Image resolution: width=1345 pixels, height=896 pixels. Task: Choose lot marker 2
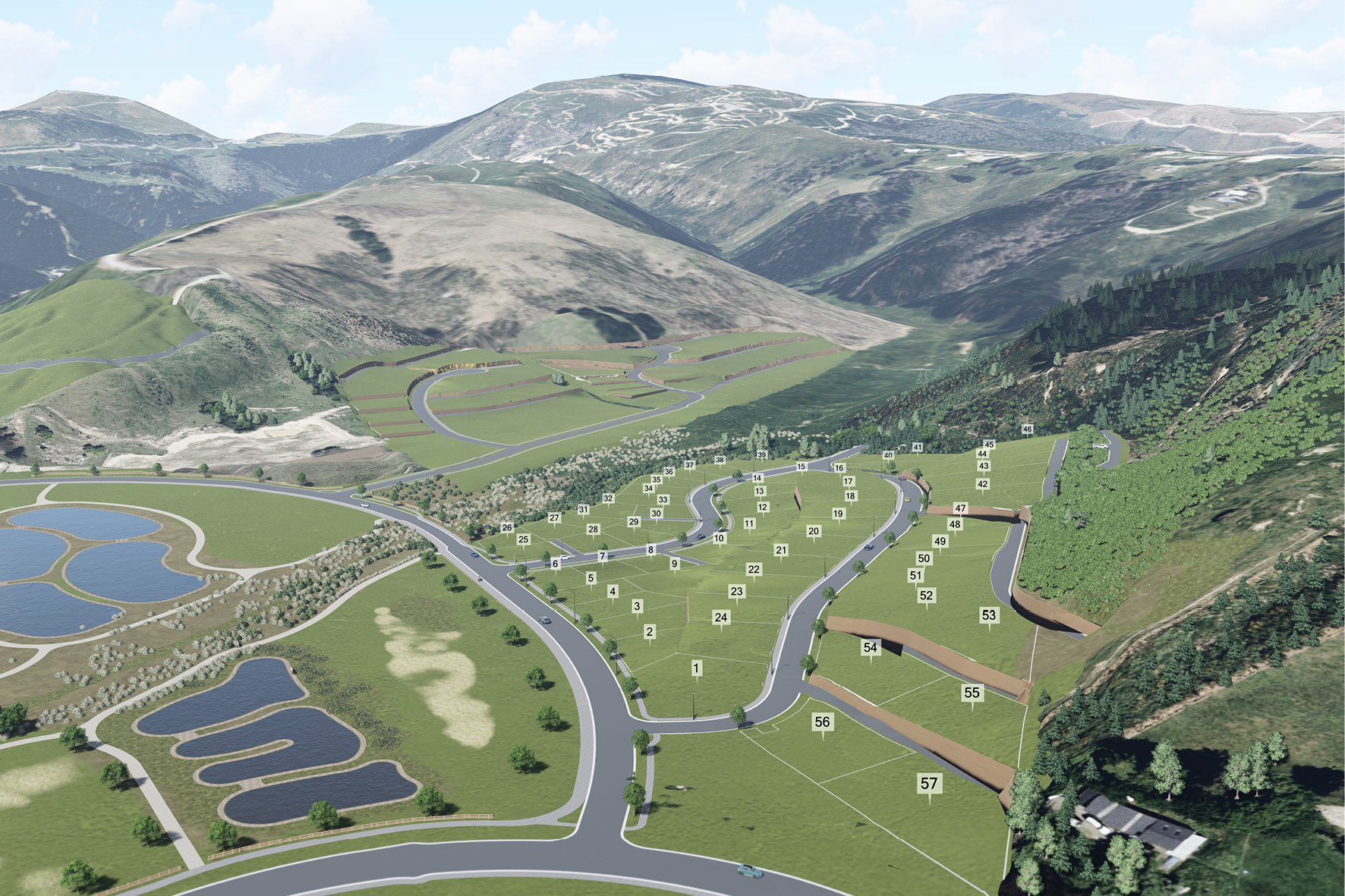point(649,631)
